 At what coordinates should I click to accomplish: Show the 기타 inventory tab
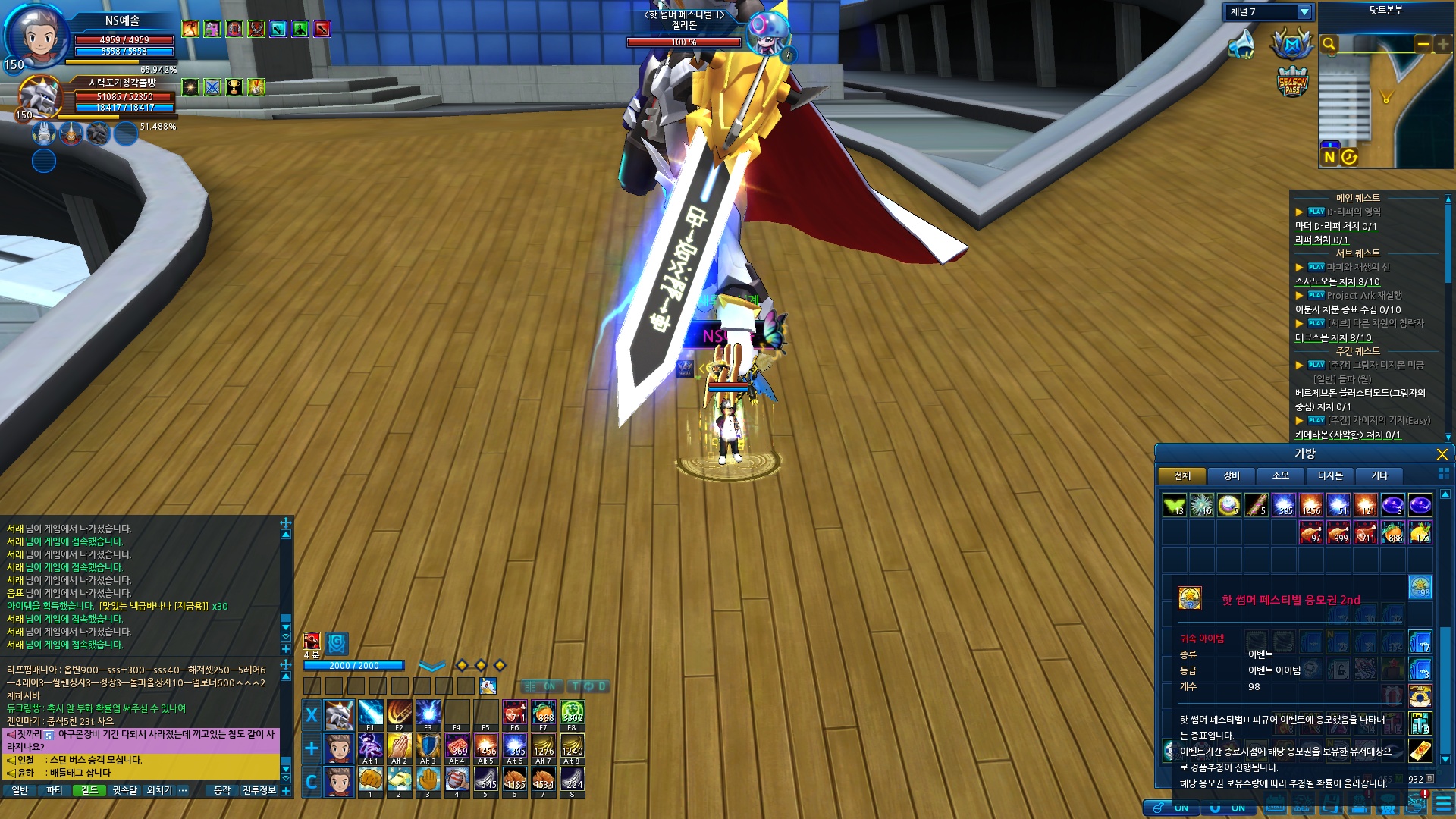1379,475
